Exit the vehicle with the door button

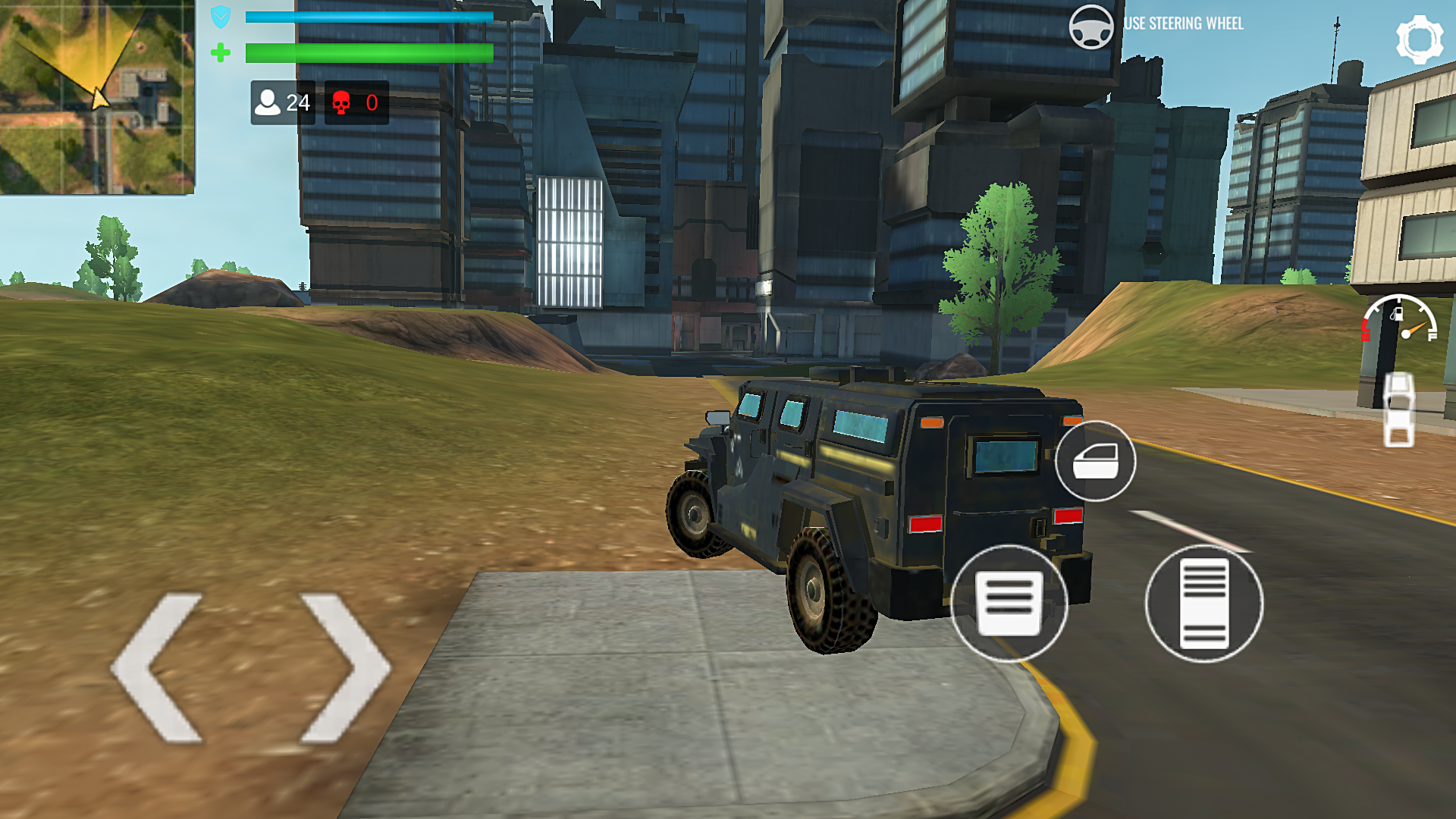click(x=1095, y=461)
